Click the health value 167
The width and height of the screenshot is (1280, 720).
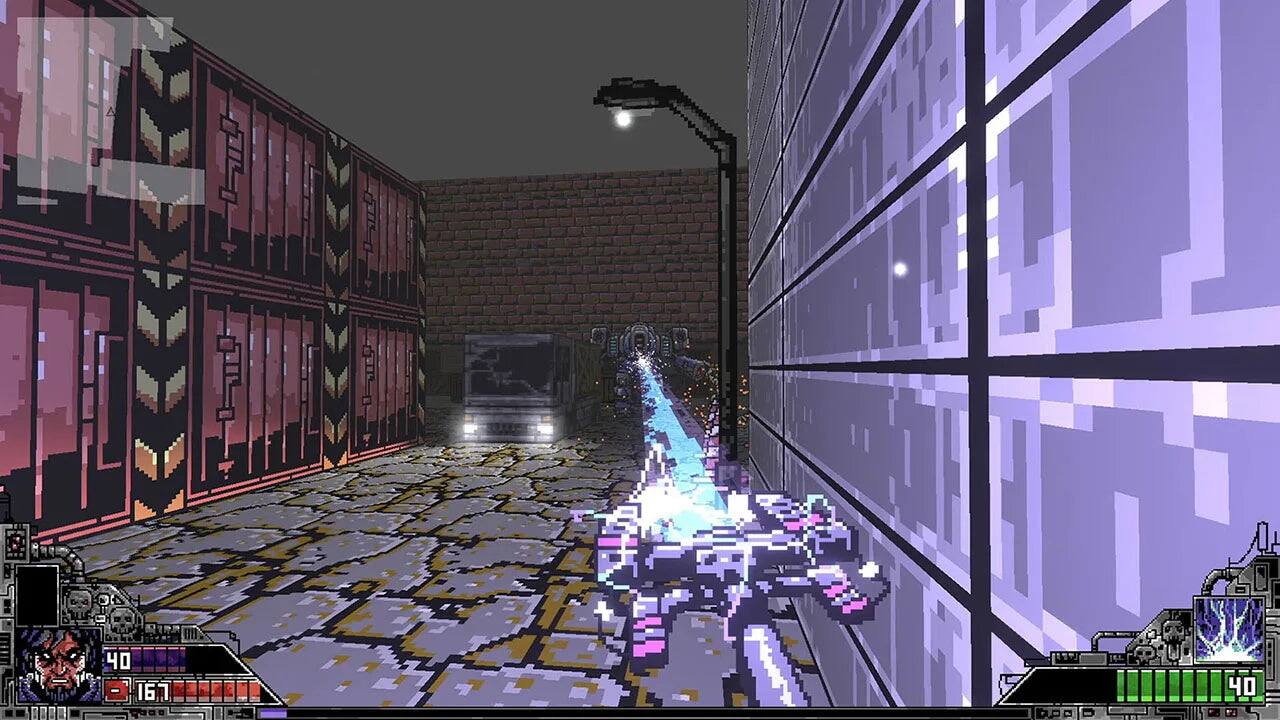[151, 691]
